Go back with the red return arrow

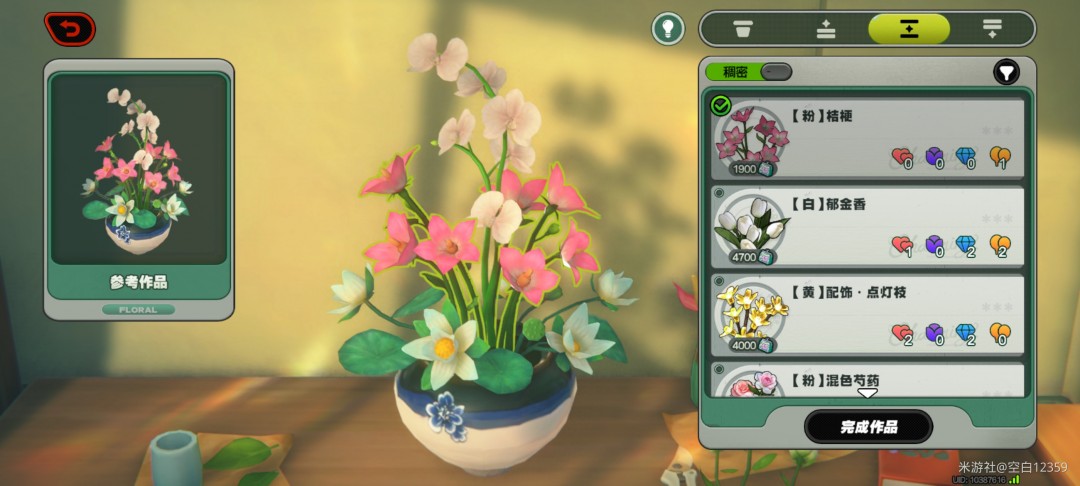(x=70, y=29)
